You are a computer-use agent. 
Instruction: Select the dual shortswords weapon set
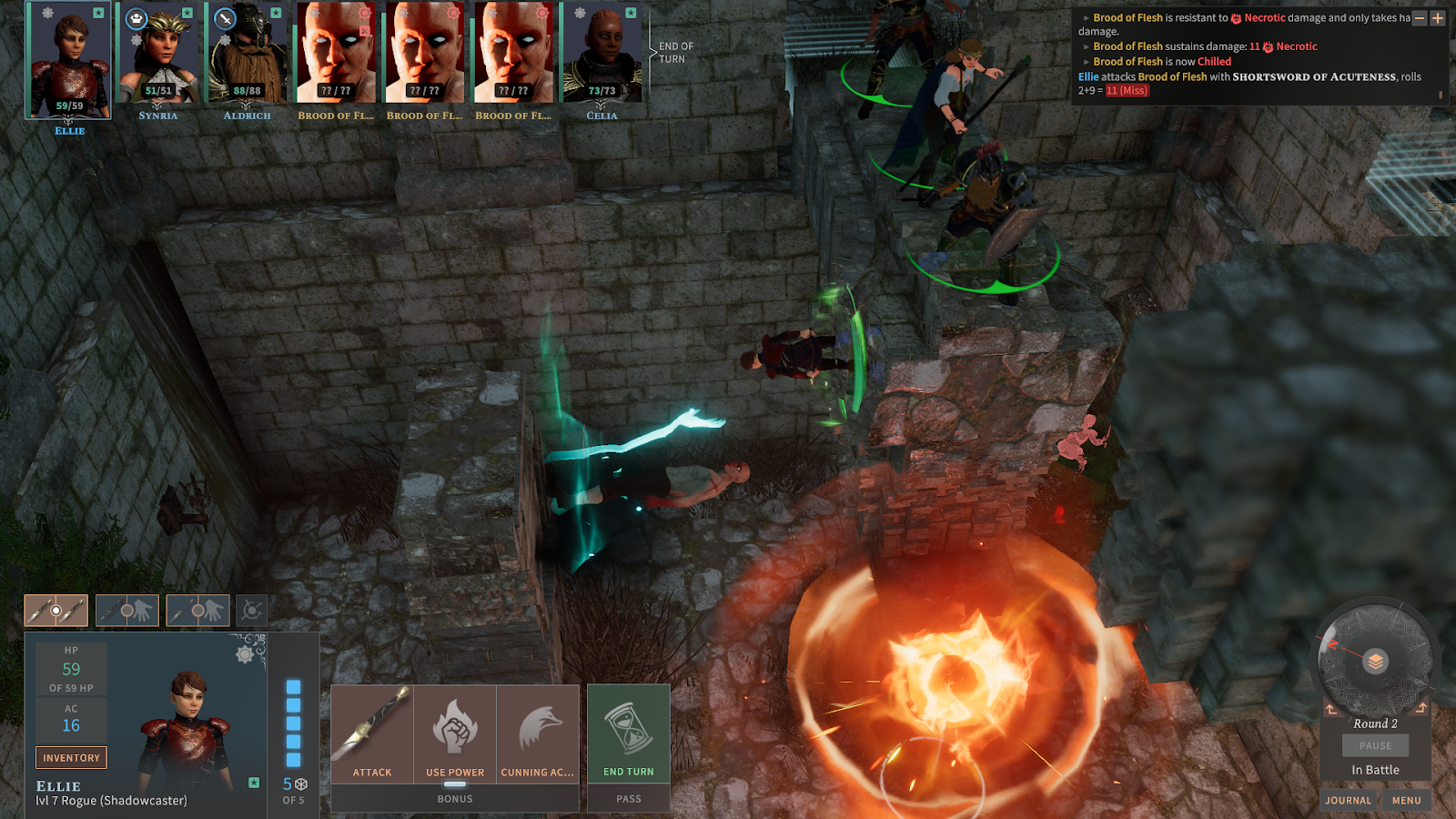point(56,611)
